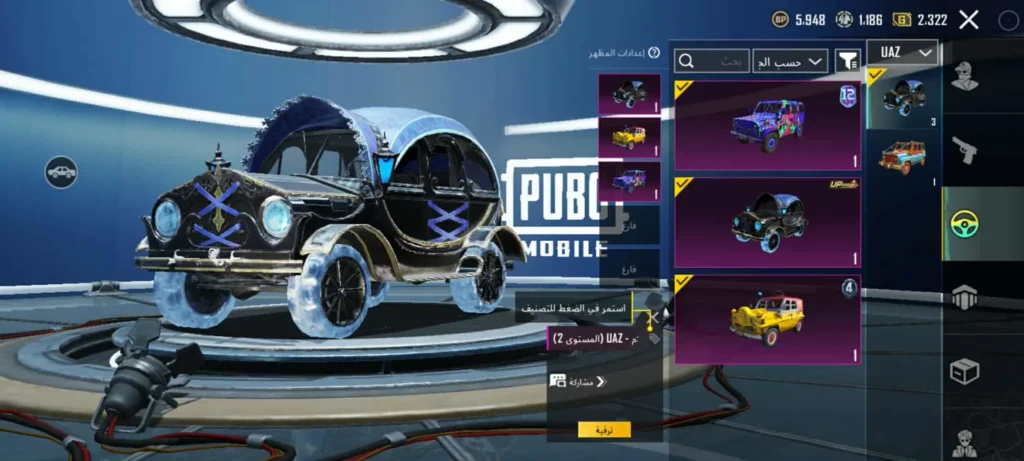The width and height of the screenshot is (1024, 461).
Task: Focus the skin search field
Action: pyautogui.click(x=713, y=61)
